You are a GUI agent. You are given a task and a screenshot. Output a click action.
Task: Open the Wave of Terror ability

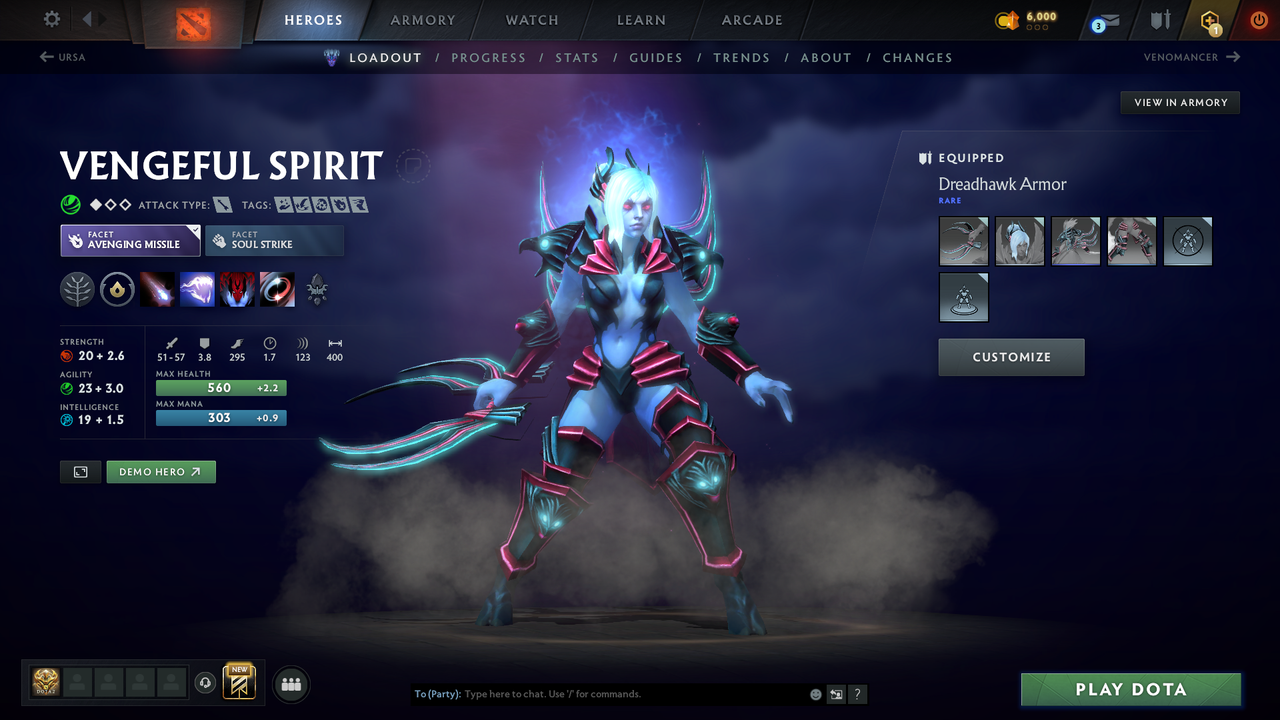(197, 289)
